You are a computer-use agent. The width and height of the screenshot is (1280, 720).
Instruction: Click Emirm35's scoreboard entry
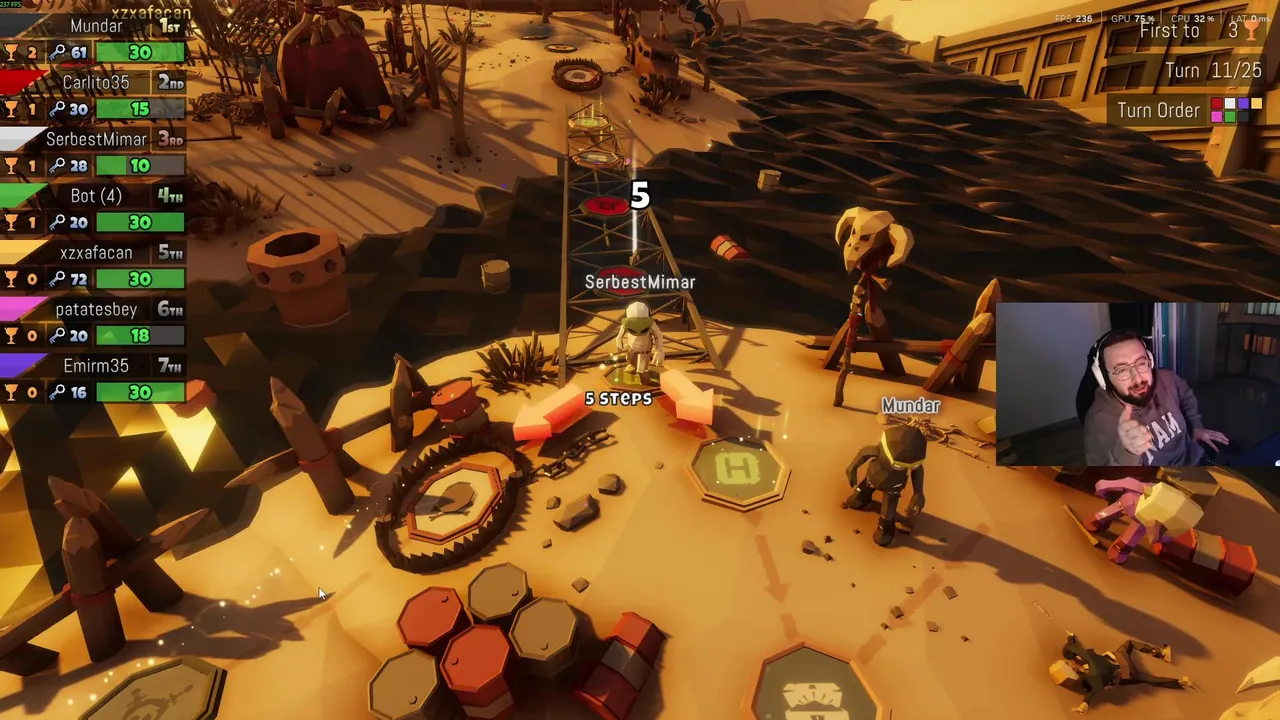(95, 379)
